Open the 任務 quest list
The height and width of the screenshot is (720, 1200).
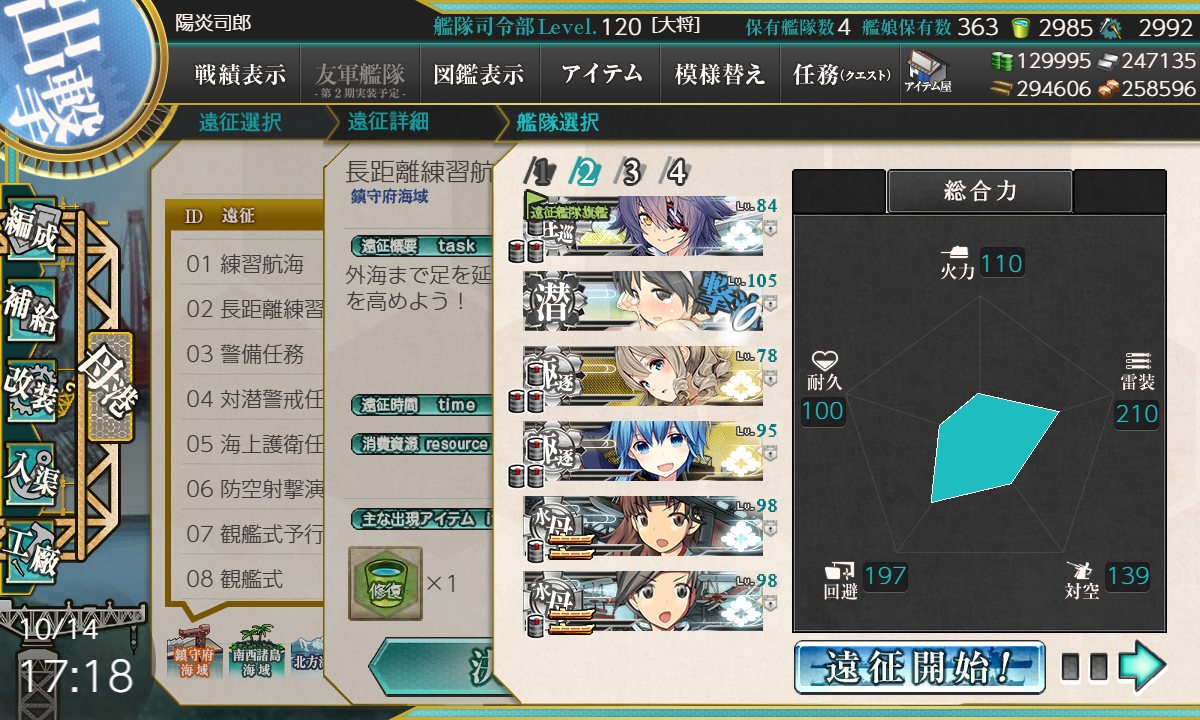841,74
